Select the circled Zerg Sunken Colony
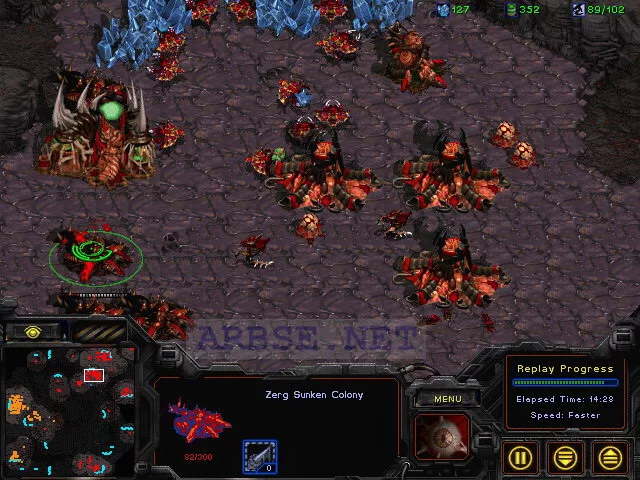 point(90,250)
